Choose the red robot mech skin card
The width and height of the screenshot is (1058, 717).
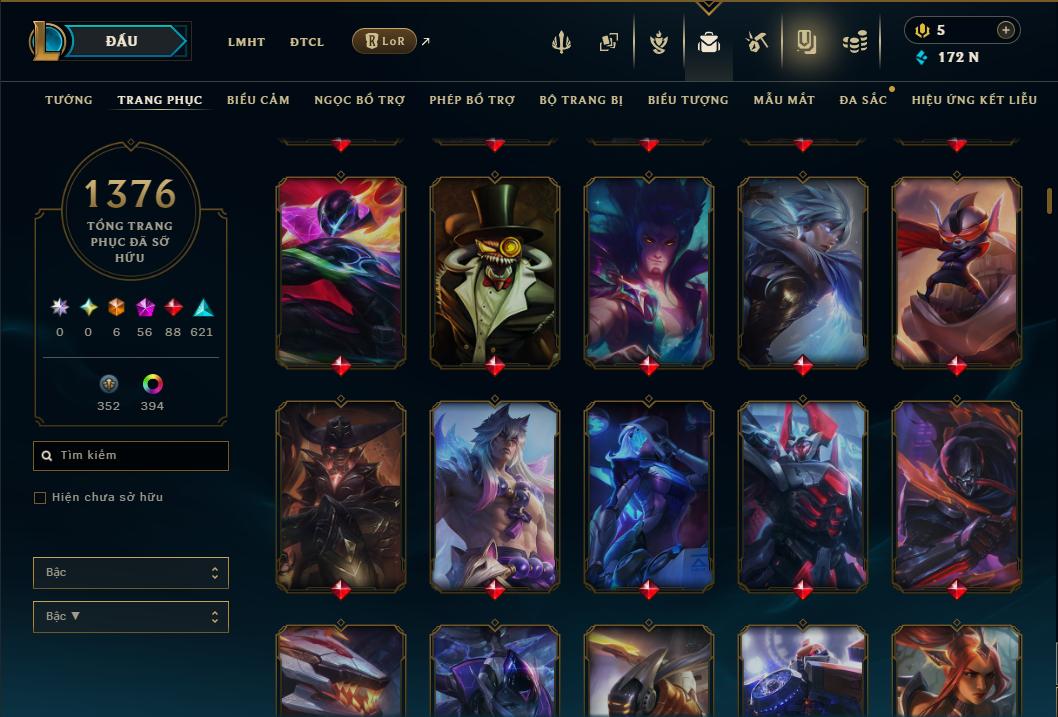pyautogui.click(x=803, y=495)
